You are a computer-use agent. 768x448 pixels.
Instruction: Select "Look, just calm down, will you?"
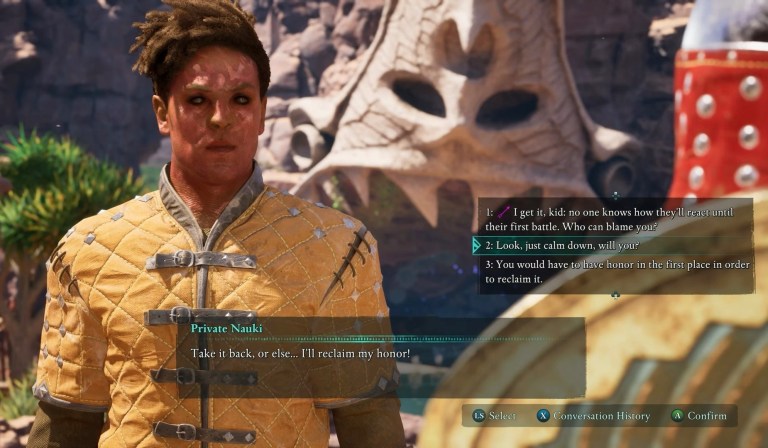pyautogui.click(x=562, y=245)
